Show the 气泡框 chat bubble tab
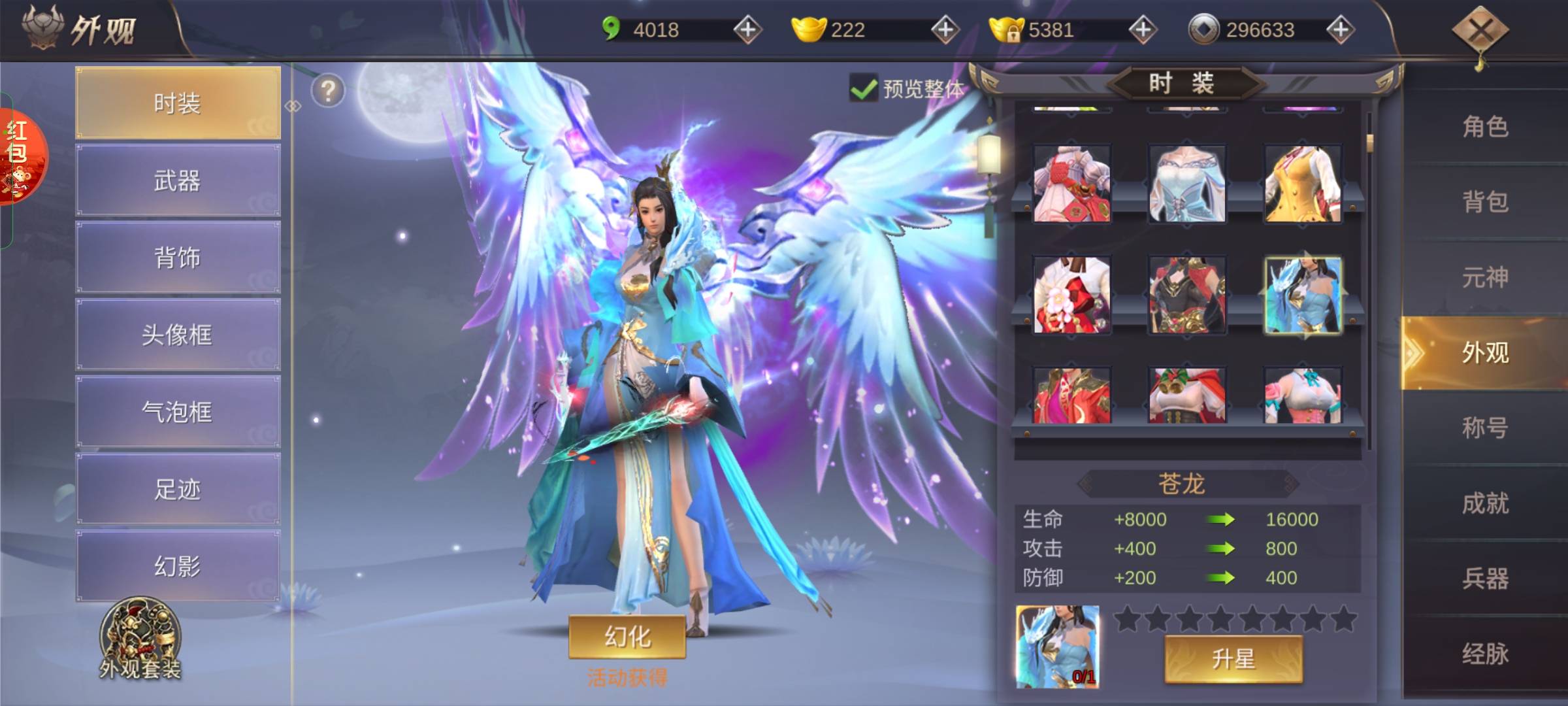The image size is (1568, 706). pyautogui.click(x=178, y=412)
